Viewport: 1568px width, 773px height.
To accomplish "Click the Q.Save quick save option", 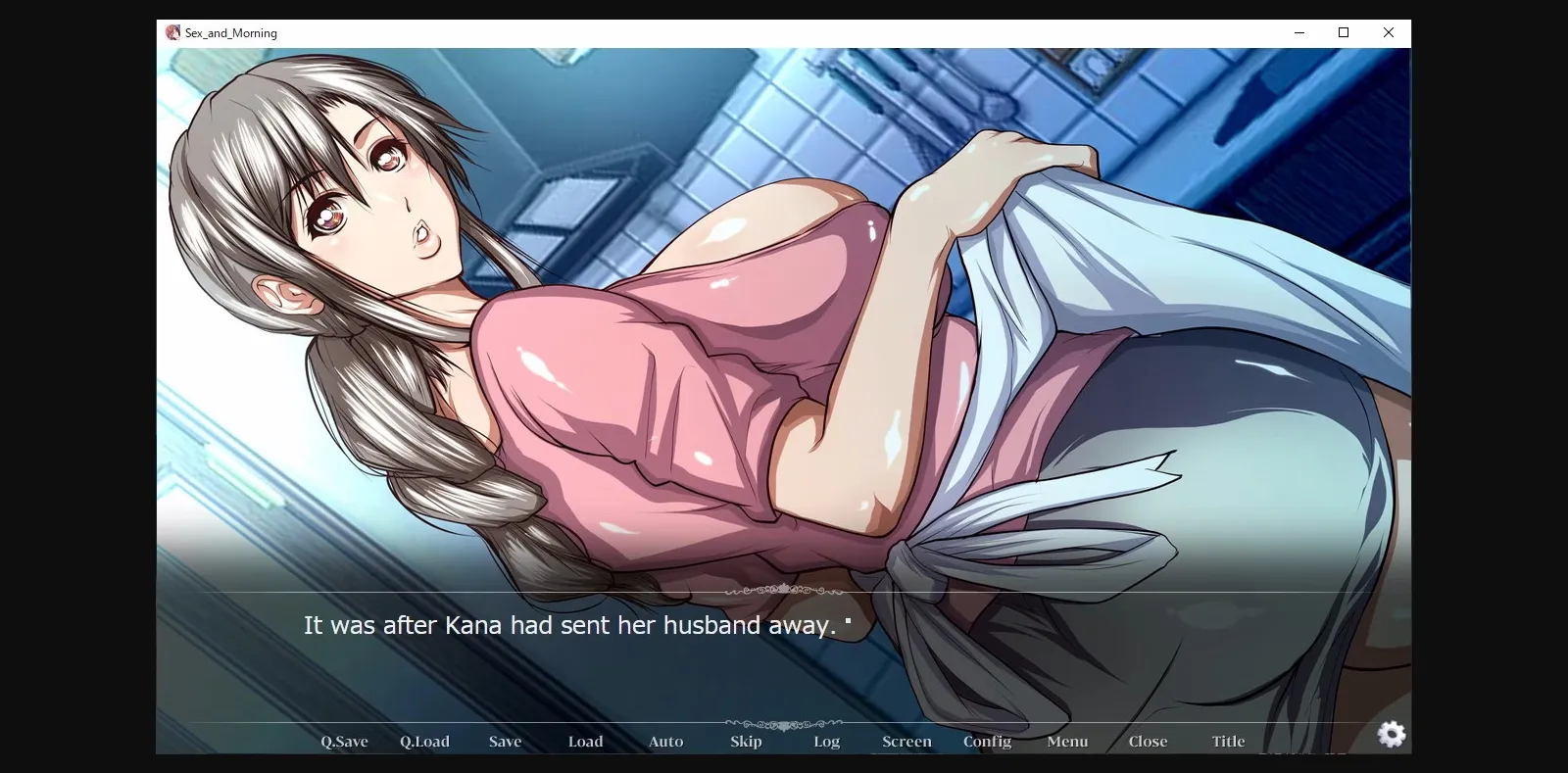I will point(344,742).
